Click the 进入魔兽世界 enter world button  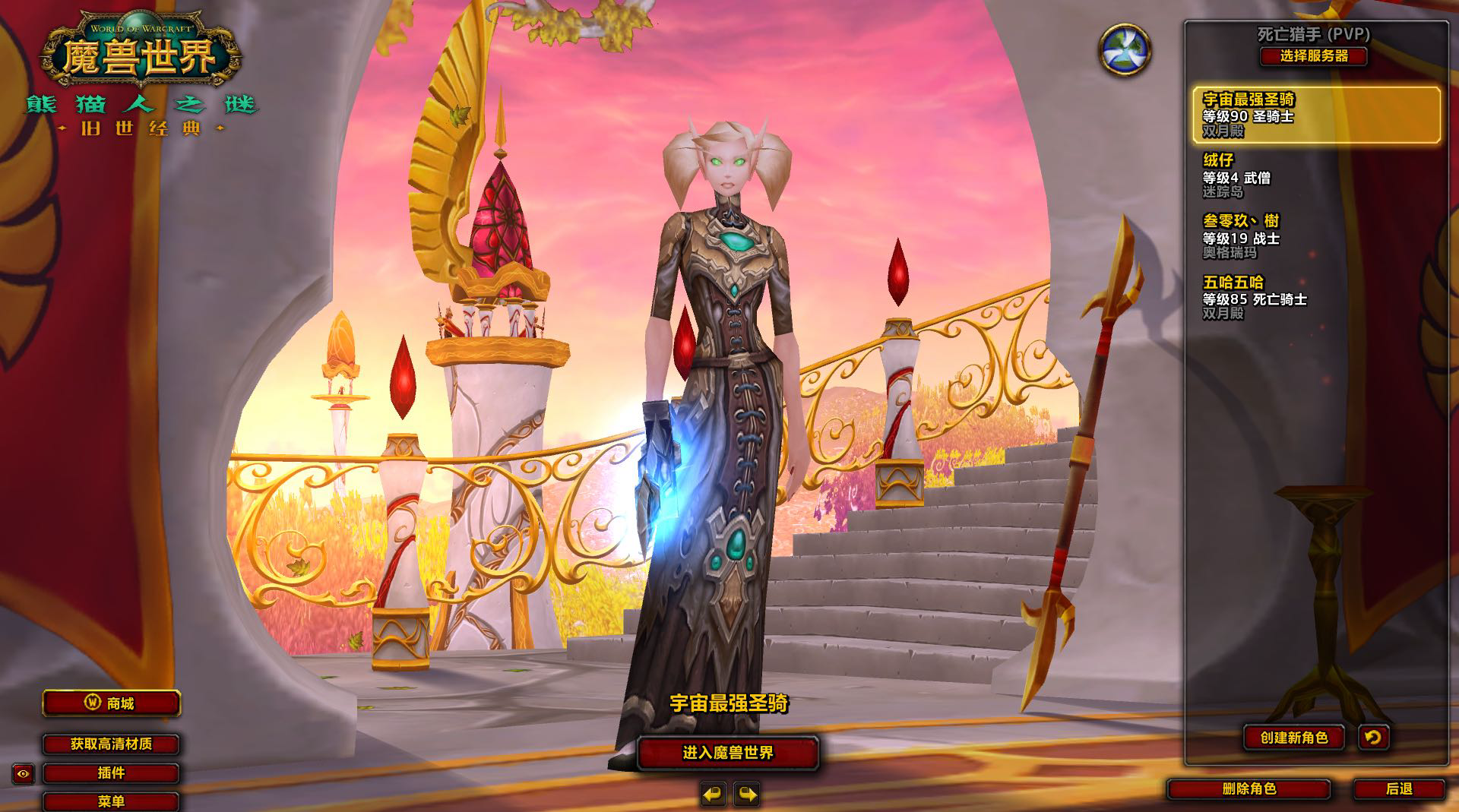click(x=727, y=753)
